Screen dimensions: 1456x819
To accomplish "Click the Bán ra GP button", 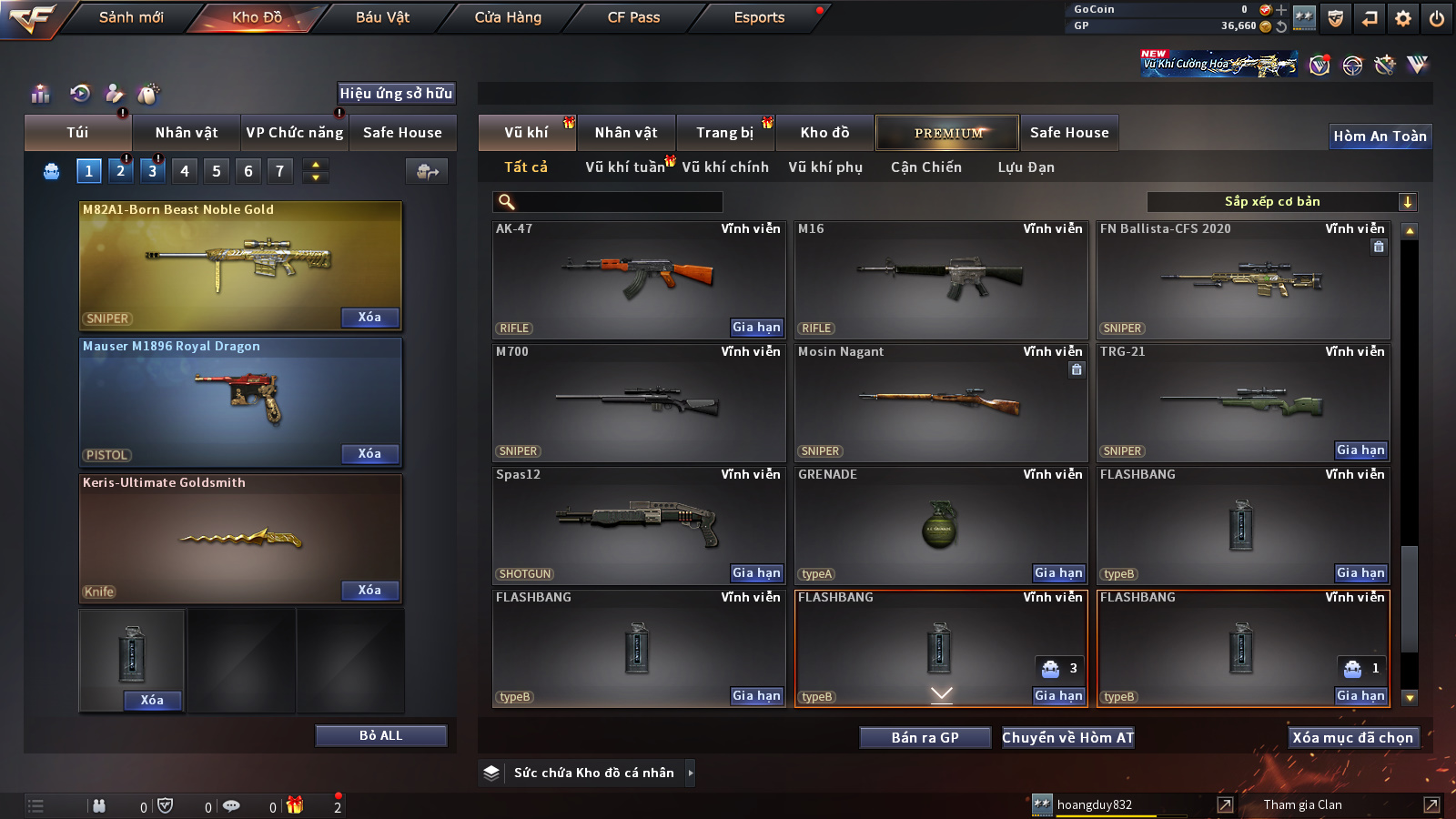I will point(925,738).
